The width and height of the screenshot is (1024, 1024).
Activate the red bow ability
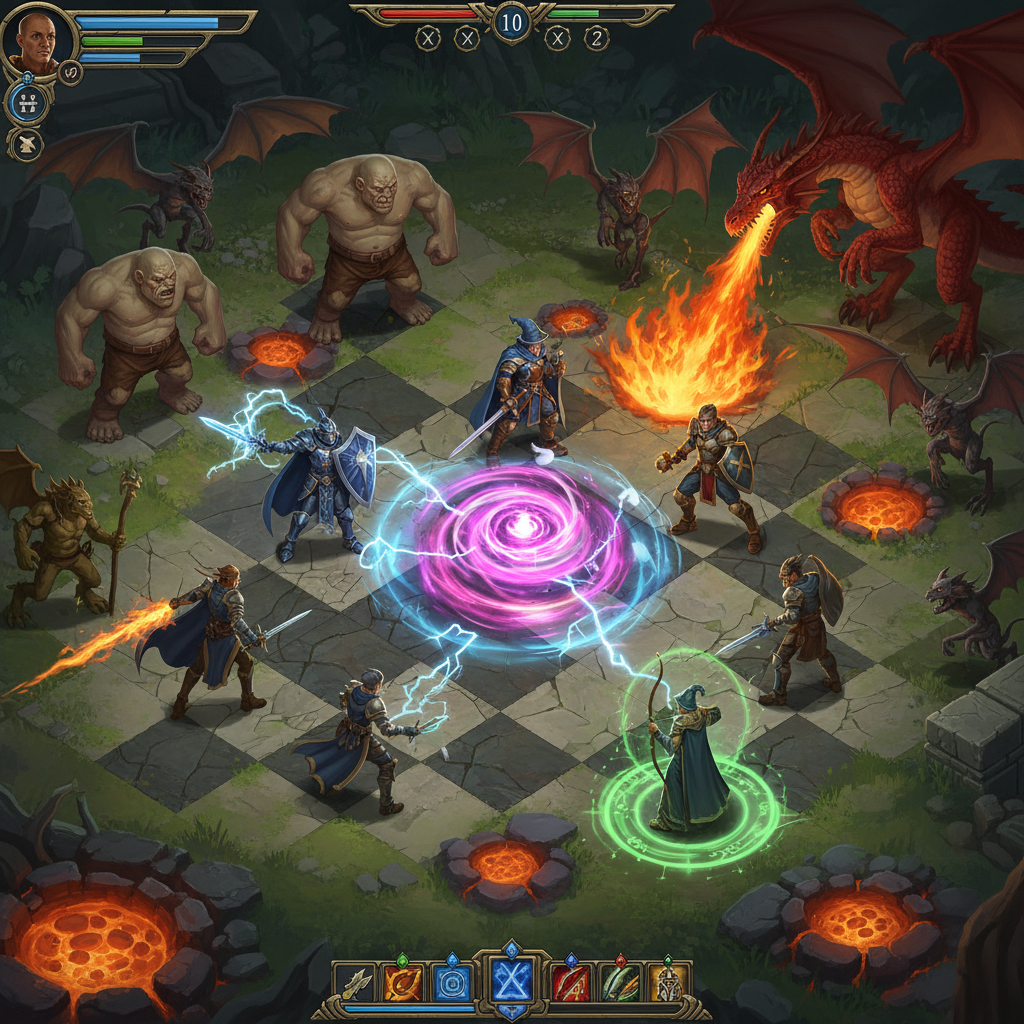pyautogui.click(x=571, y=984)
